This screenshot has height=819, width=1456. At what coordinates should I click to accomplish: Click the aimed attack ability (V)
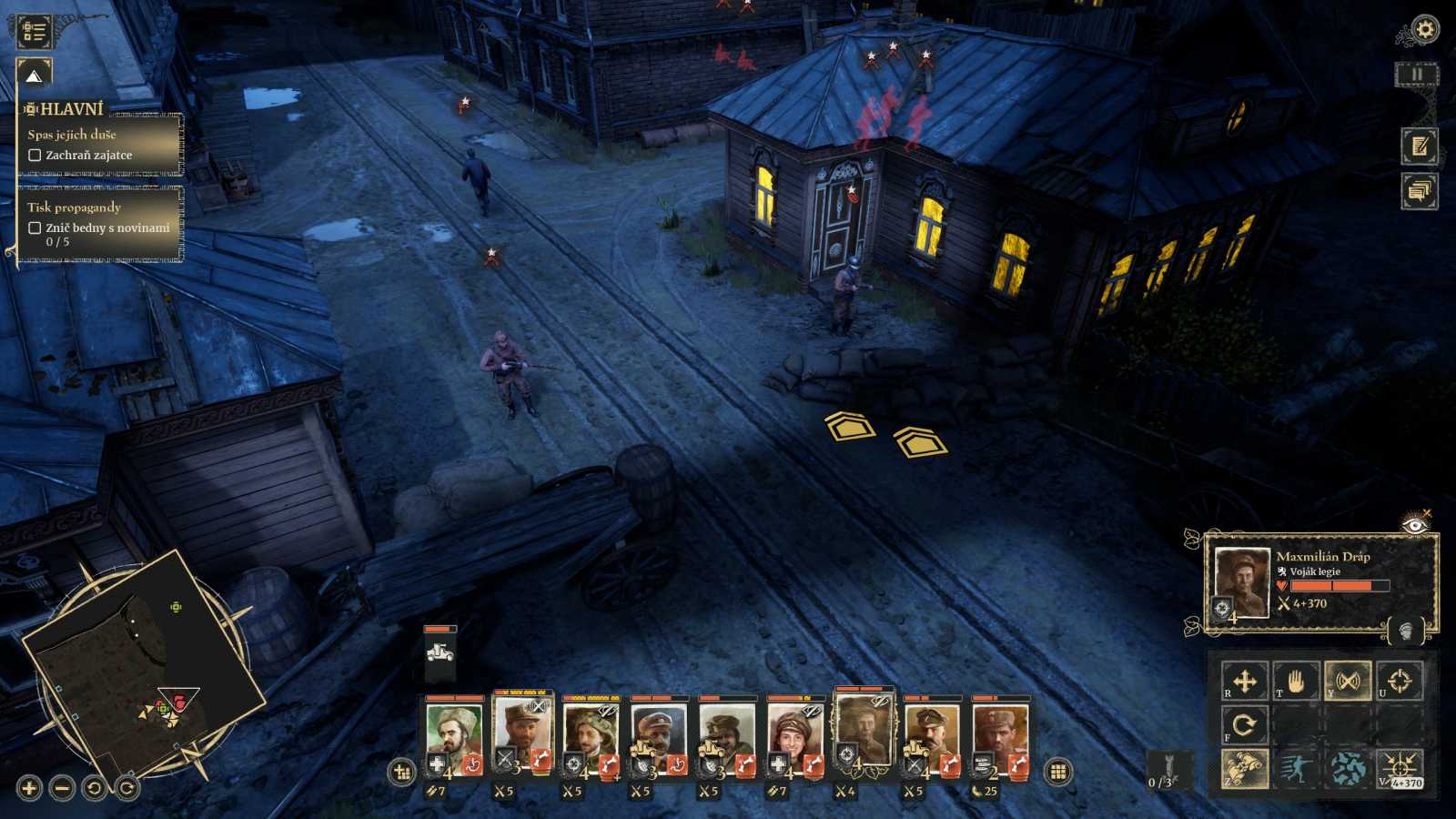pos(1399,769)
